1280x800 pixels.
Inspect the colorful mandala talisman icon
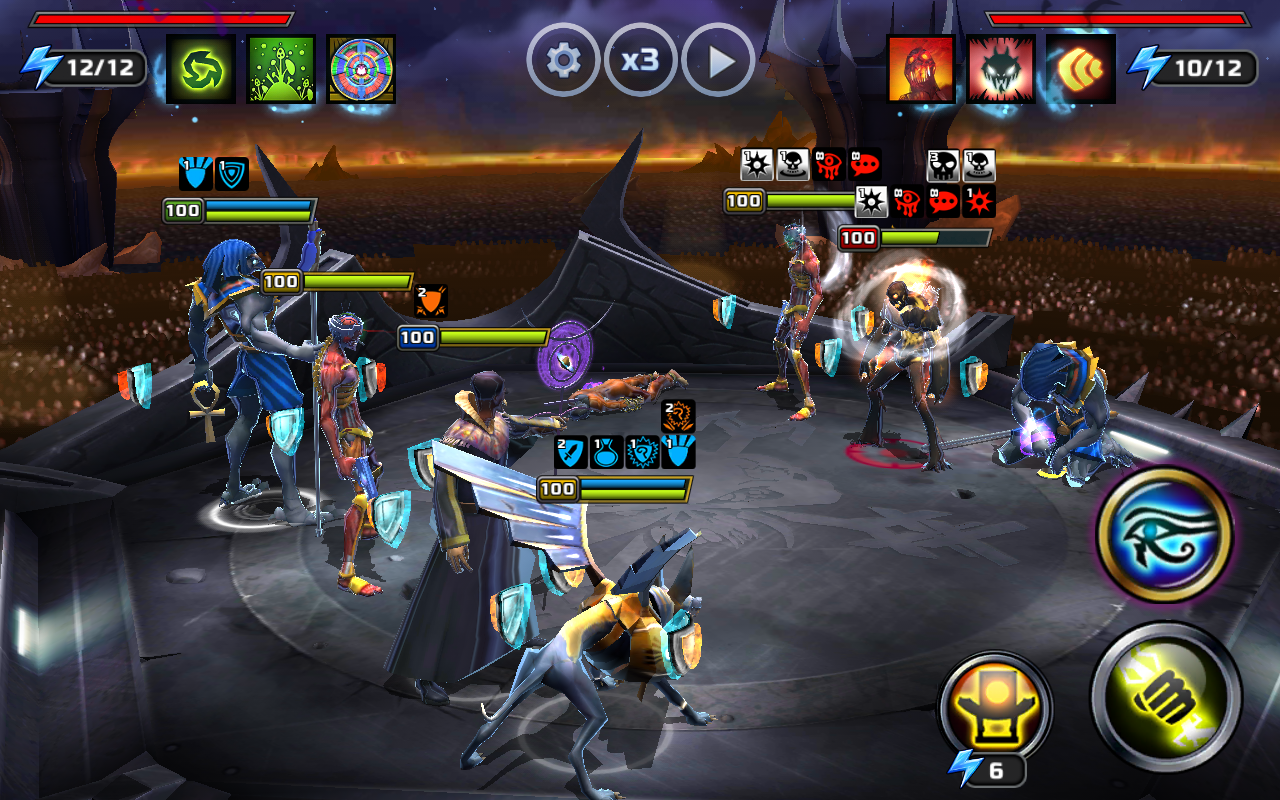pos(361,68)
